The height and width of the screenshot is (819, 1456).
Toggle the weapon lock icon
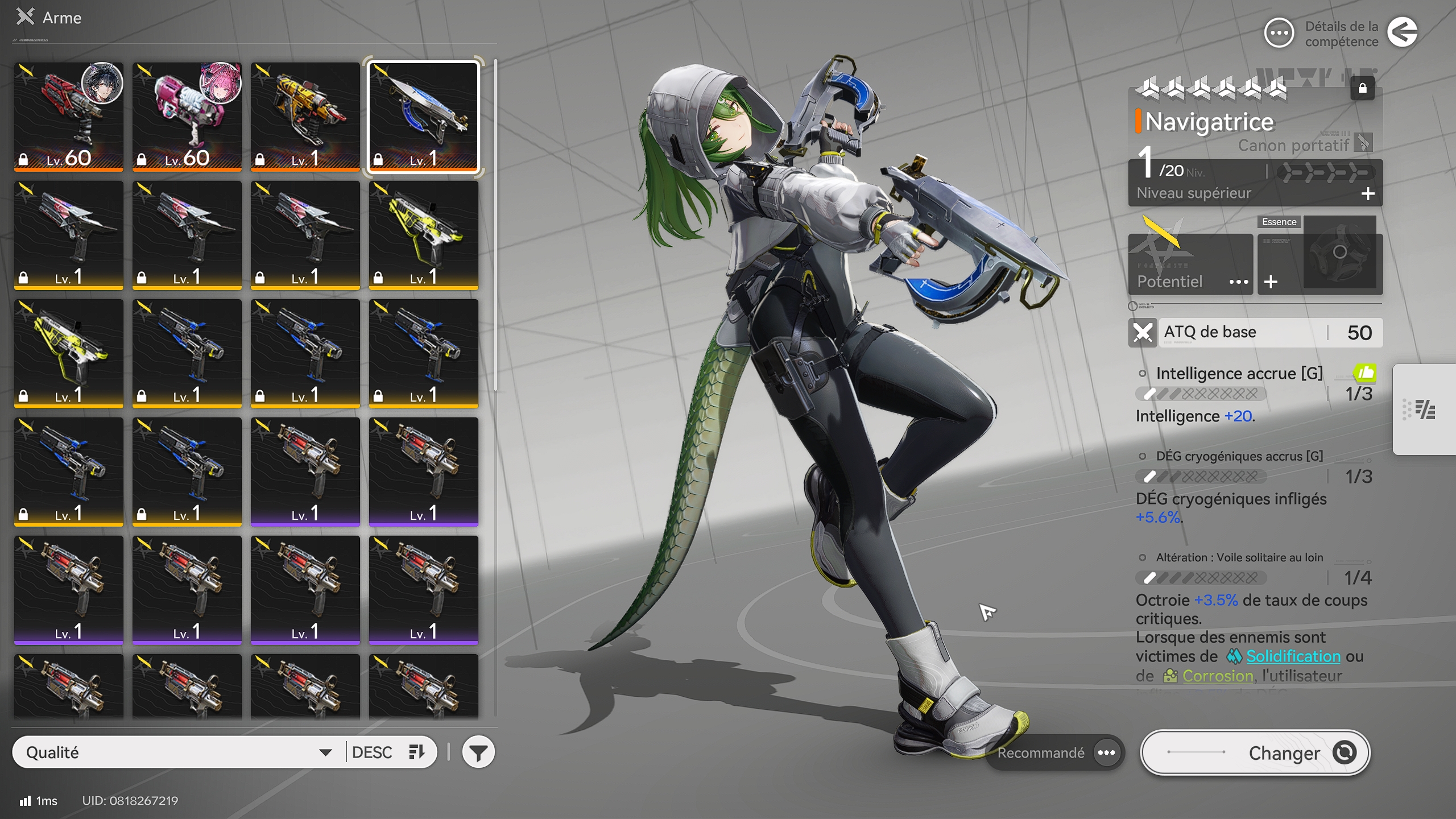(1362, 89)
